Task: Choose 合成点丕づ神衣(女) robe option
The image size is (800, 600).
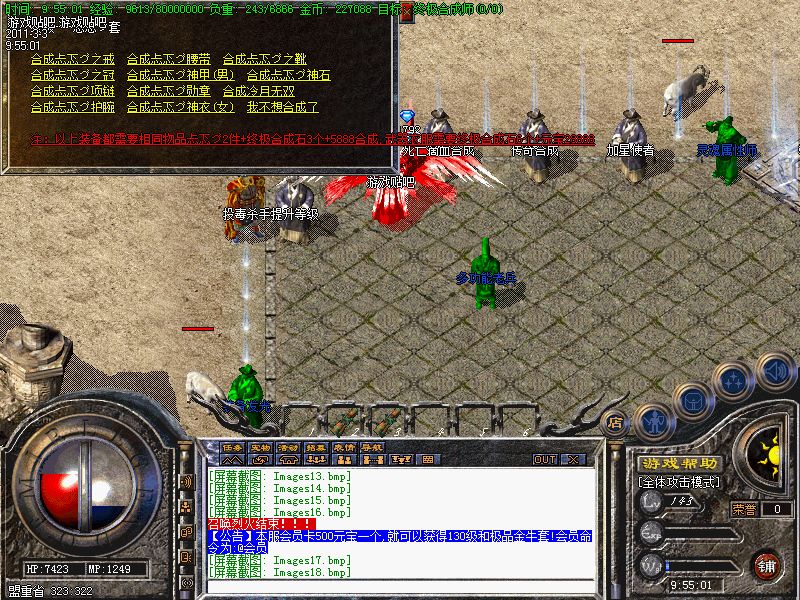Action: click(174, 107)
